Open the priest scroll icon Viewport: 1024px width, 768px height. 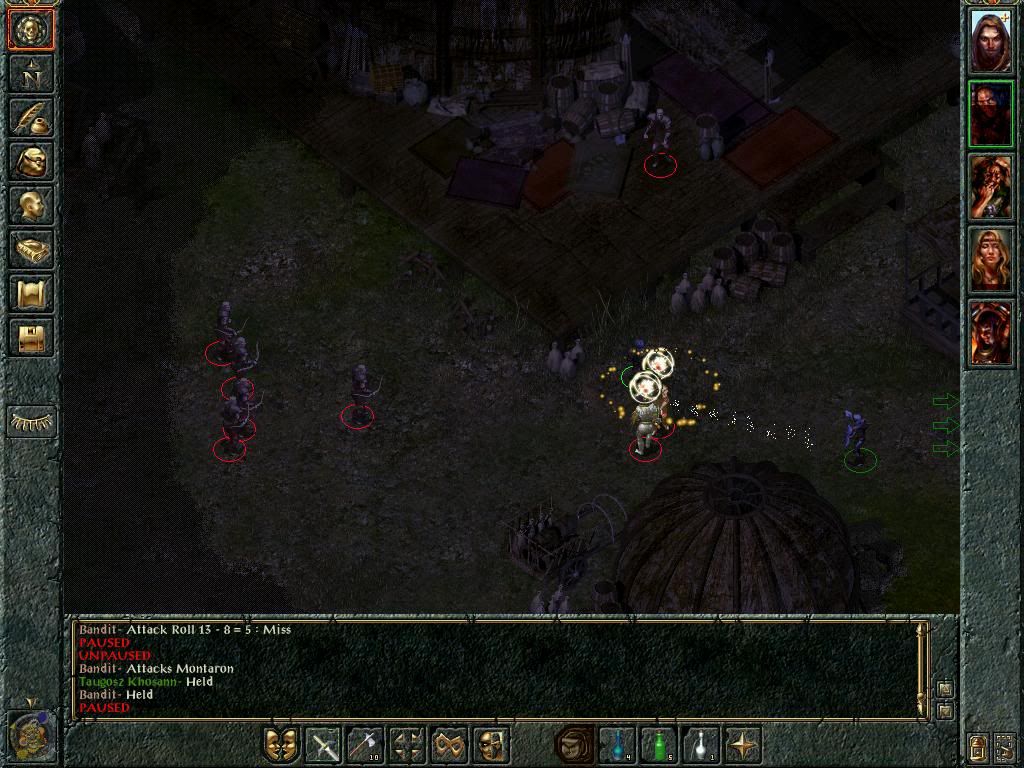click(31, 293)
